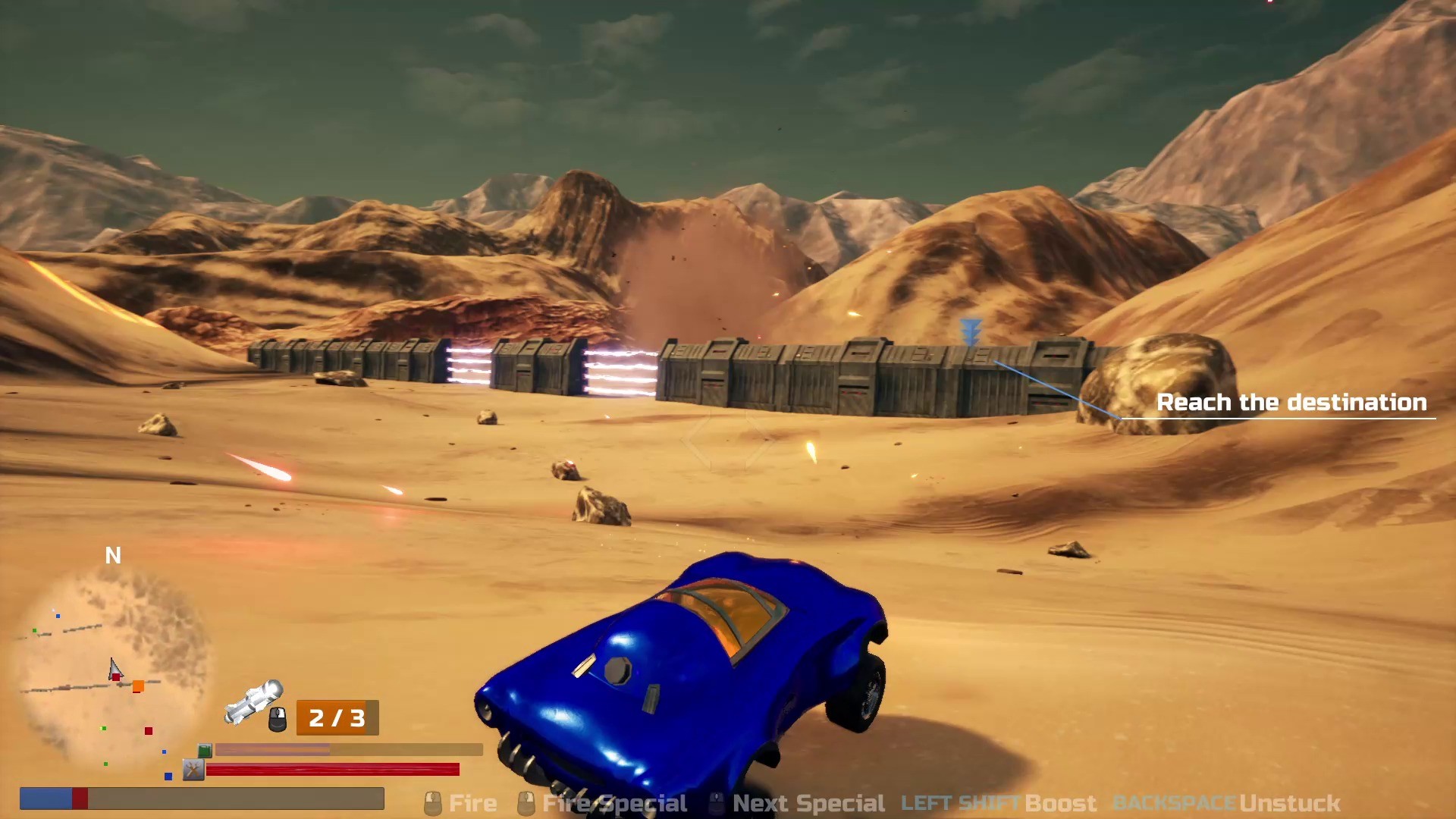Click the mouse icon next to Fire
The width and height of the screenshot is (1456, 819).
click(432, 802)
